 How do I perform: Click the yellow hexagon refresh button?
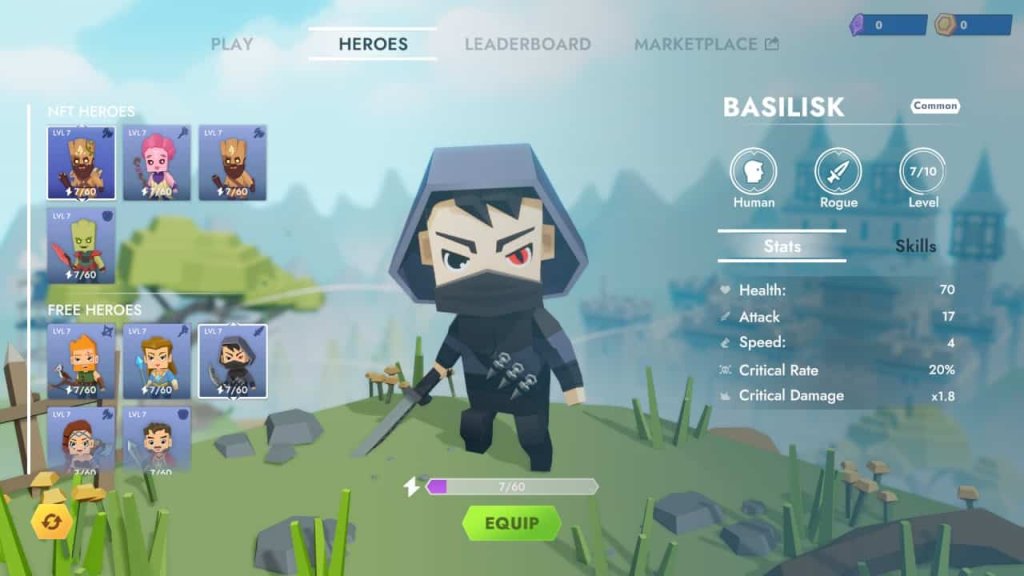point(51,521)
